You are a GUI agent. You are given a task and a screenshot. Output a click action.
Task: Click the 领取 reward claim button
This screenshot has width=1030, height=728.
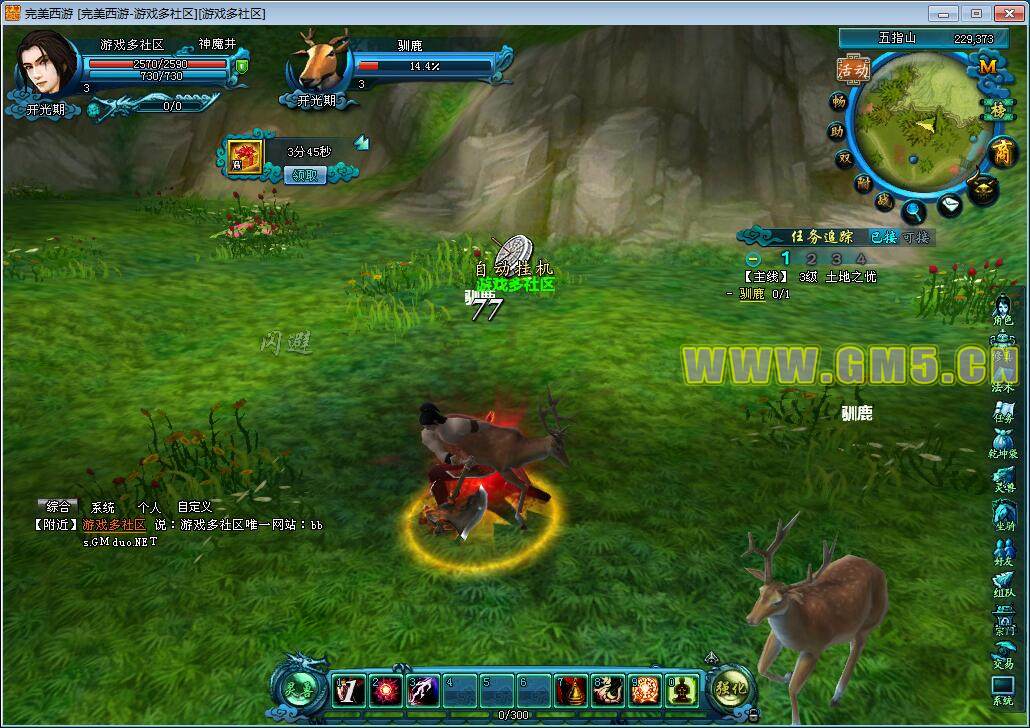pyautogui.click(x=305, y=174)
